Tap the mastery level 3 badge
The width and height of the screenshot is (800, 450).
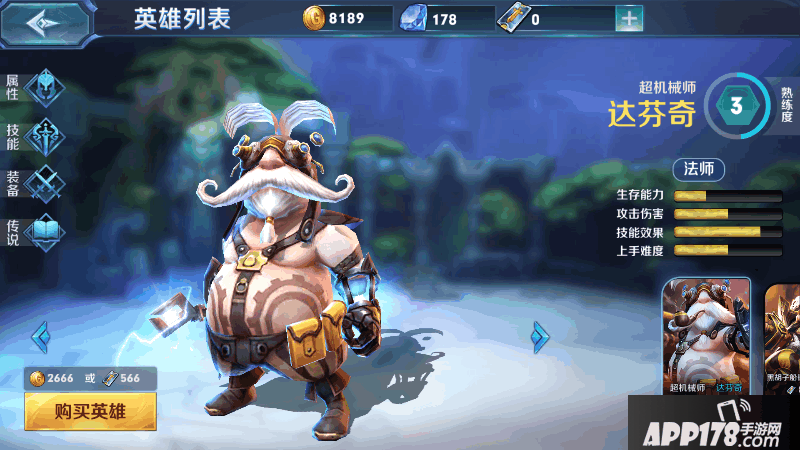[737, 108]
